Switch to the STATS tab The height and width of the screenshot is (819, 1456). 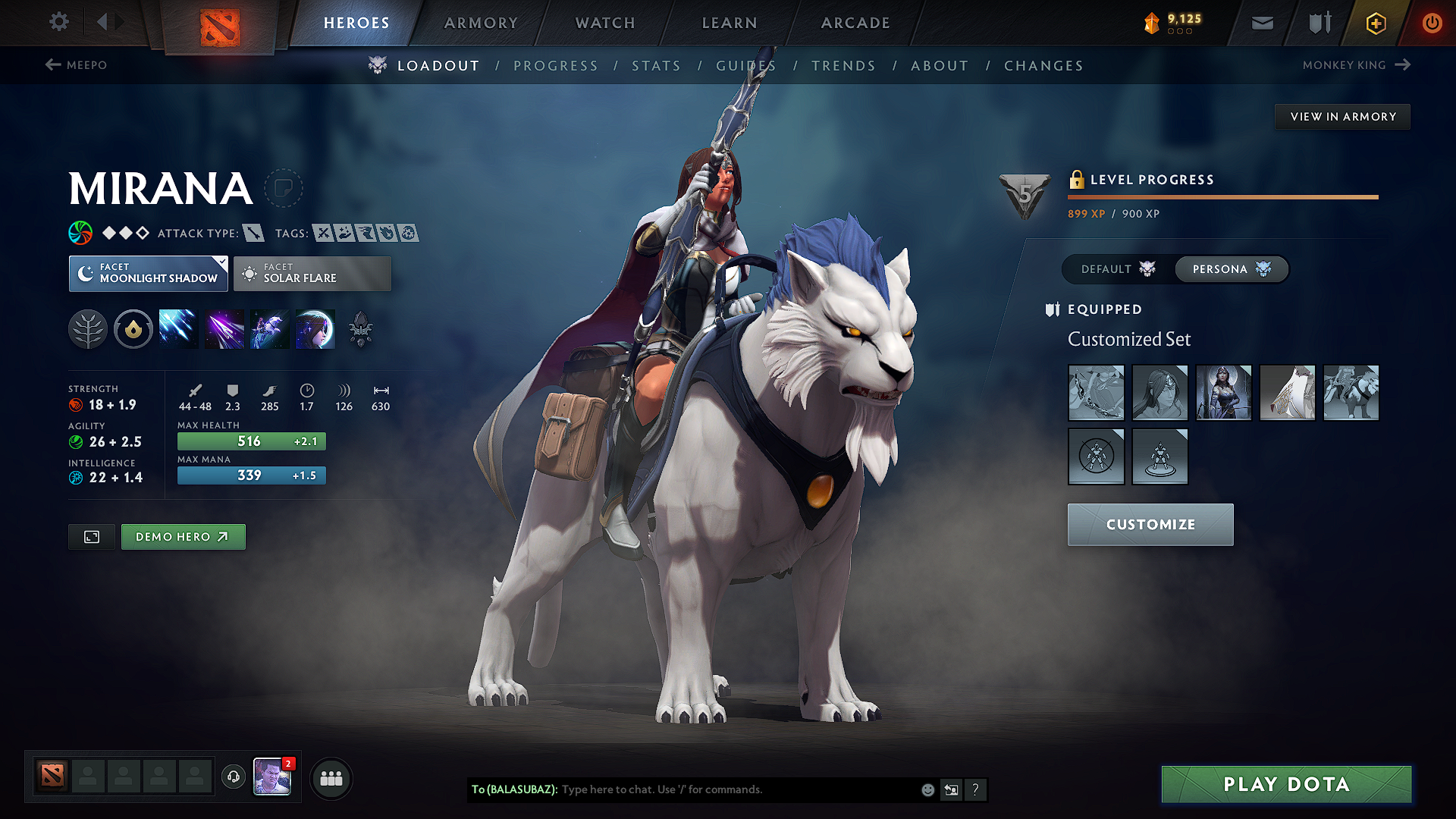pos(656,66)
